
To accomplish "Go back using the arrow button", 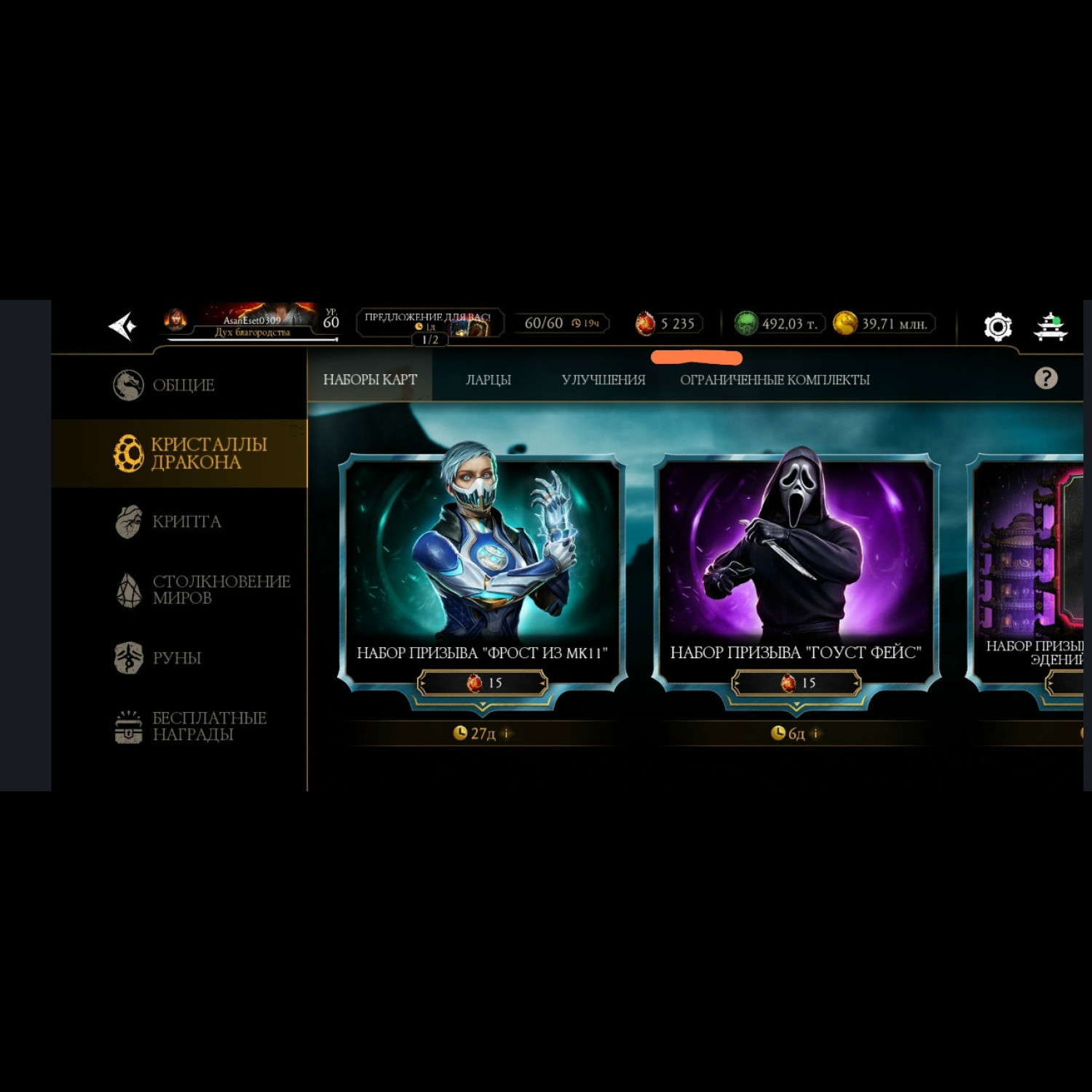I will point(122,325).
